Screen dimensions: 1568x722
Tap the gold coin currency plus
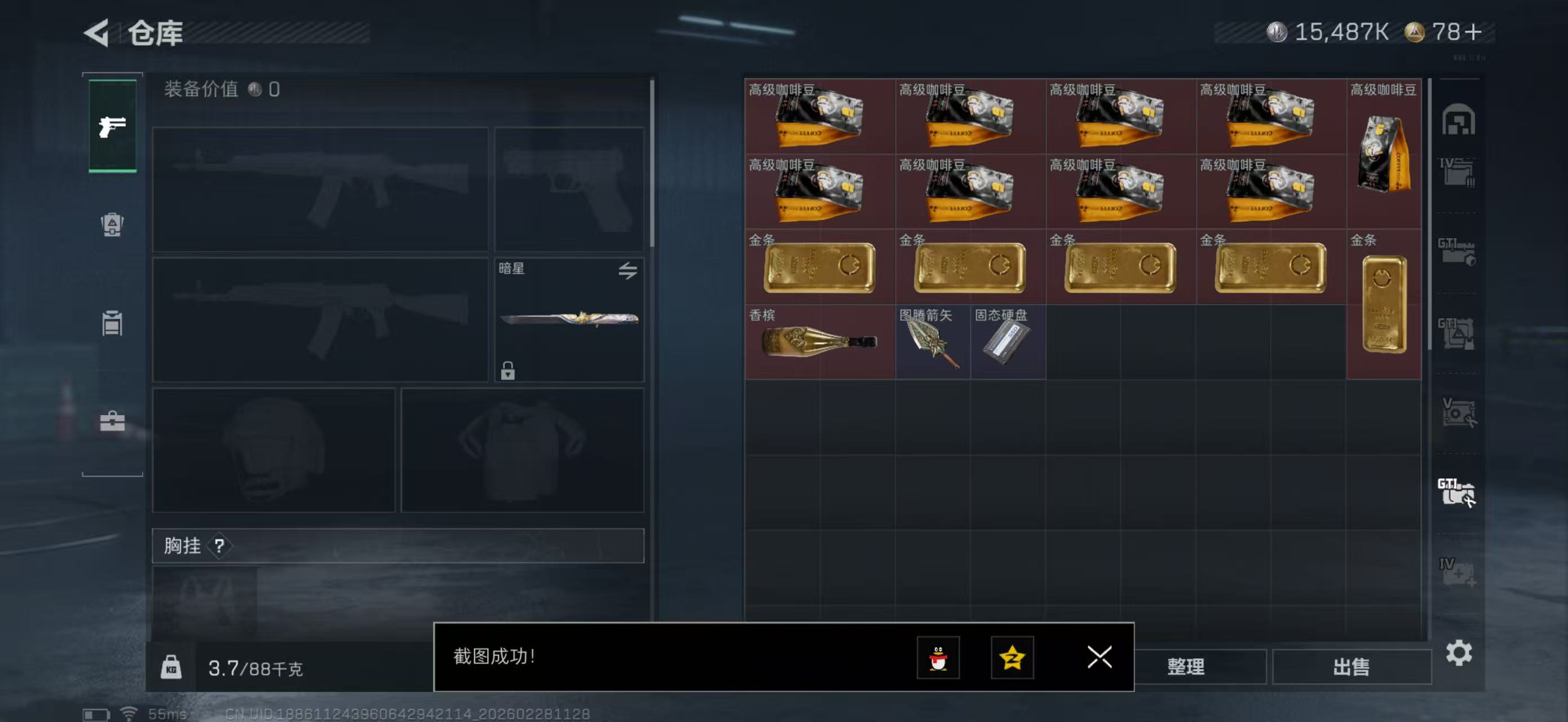tap(1474, 32)
